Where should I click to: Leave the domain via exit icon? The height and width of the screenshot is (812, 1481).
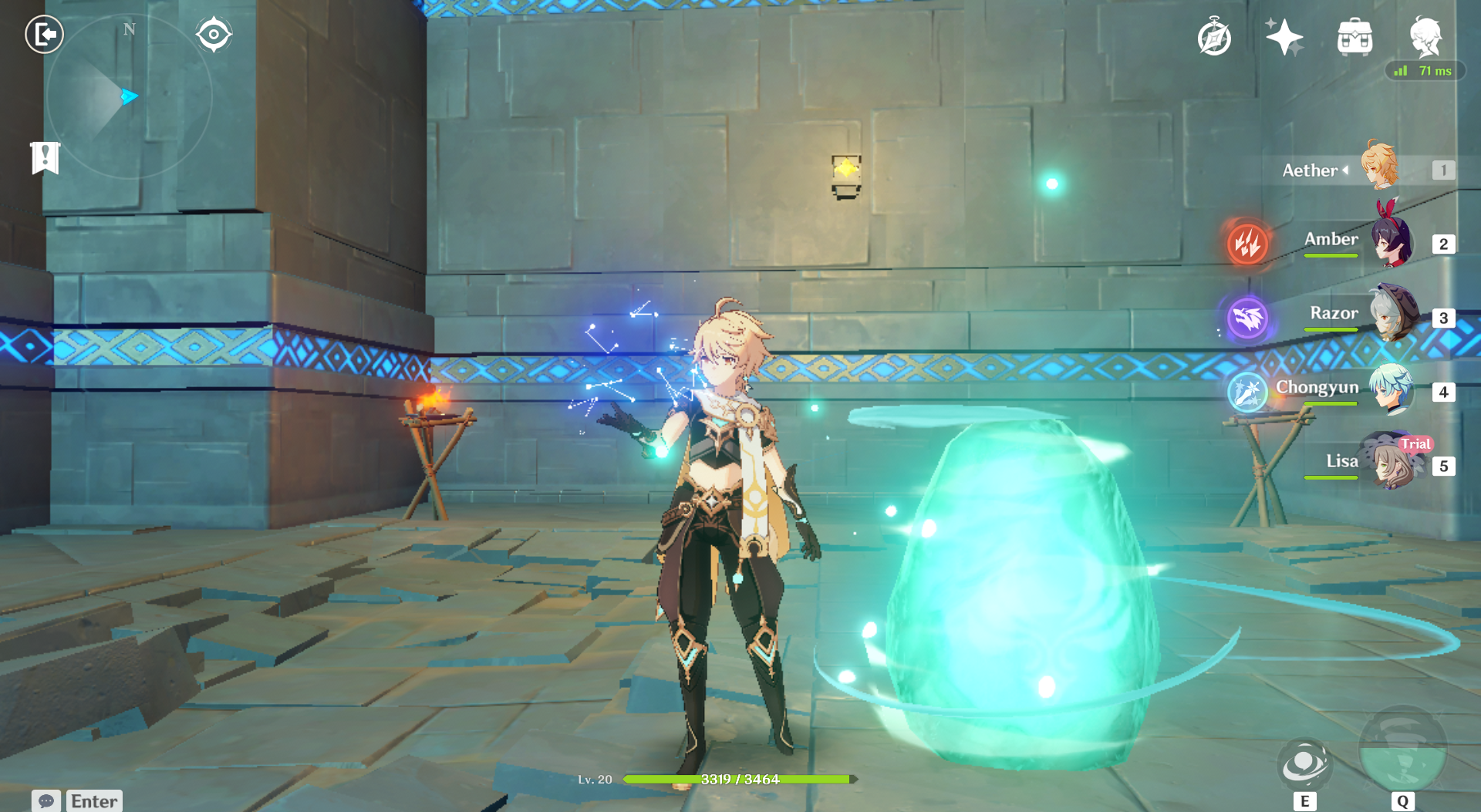tap(44, 35)
